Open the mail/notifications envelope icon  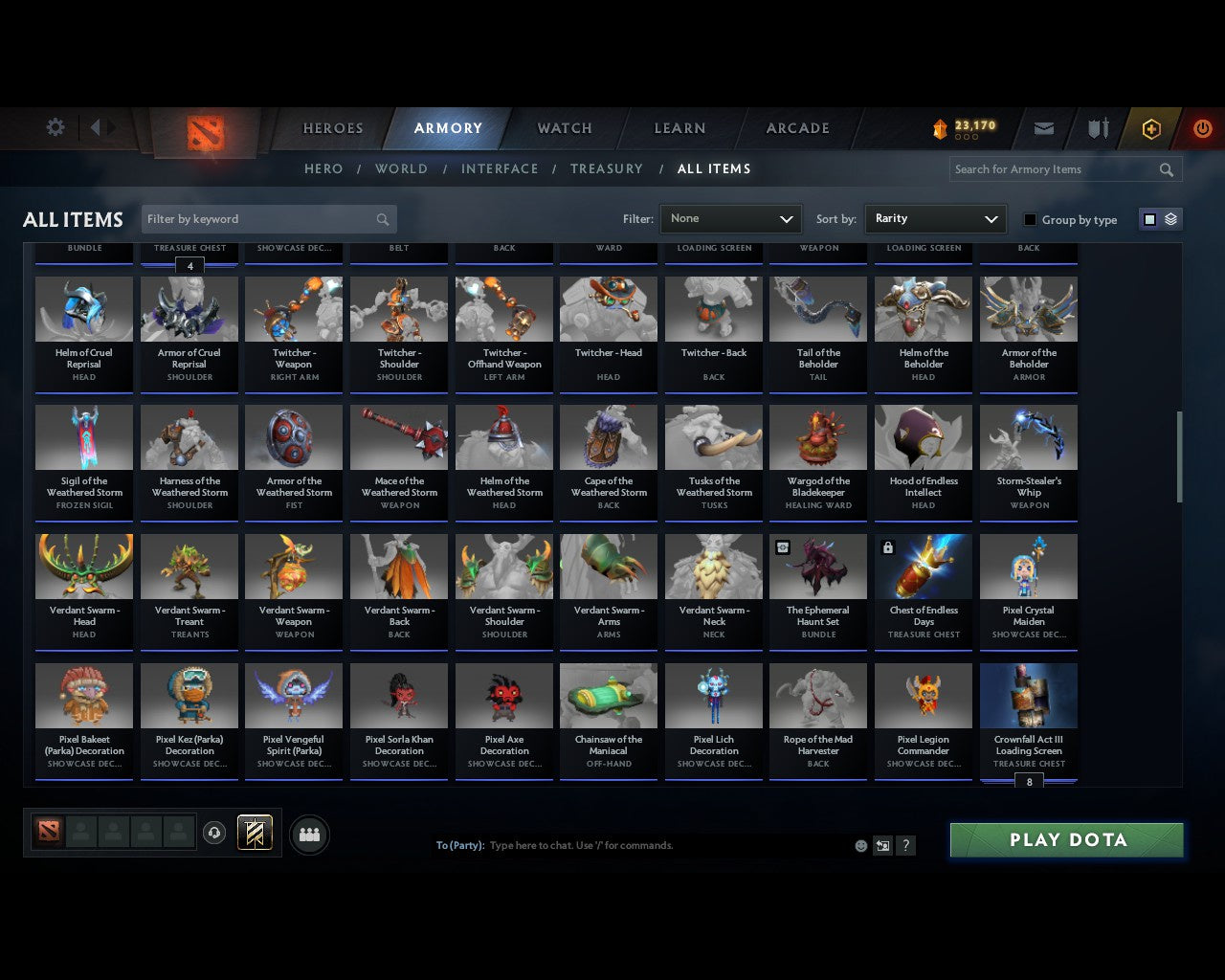click(1043, 127)
